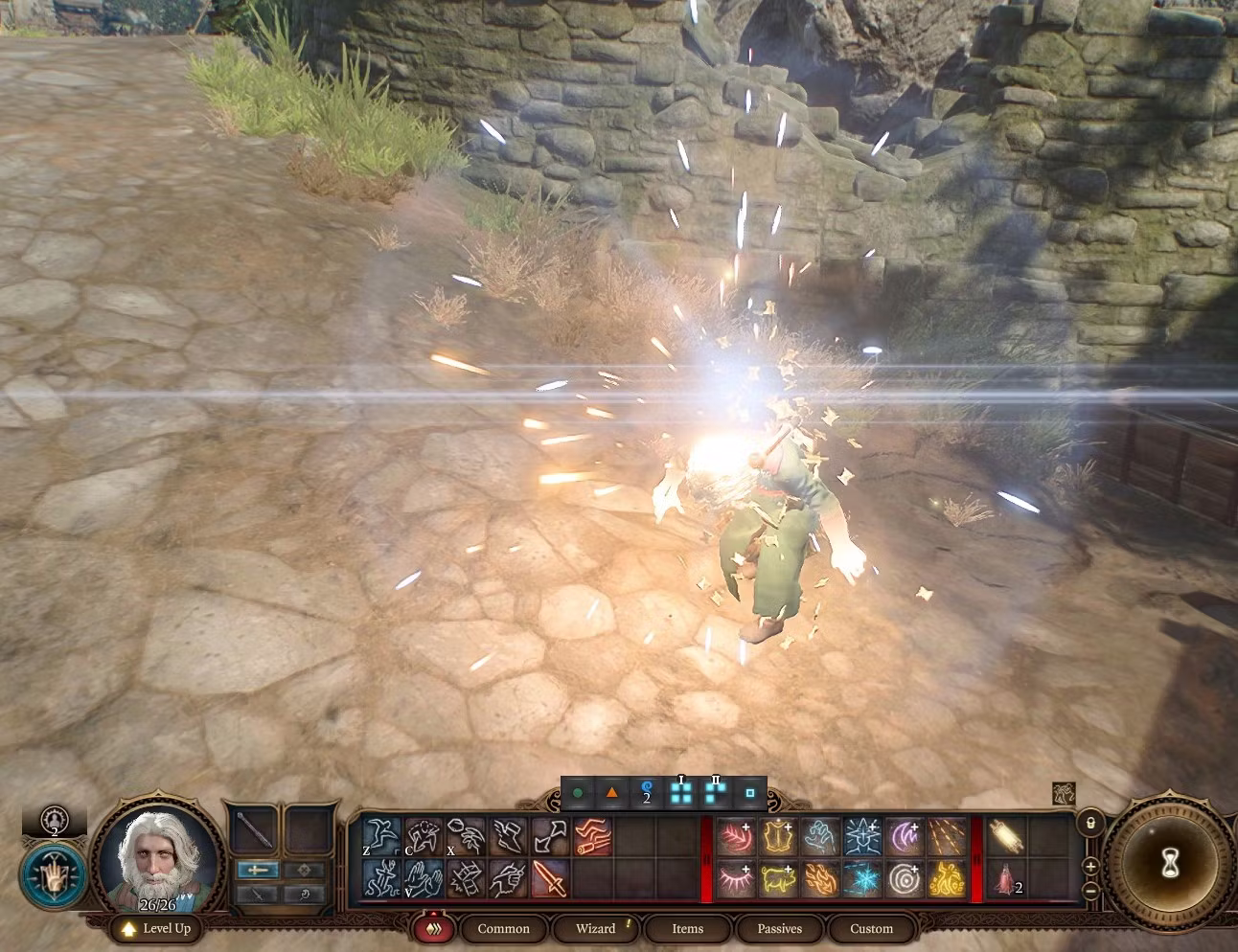The width and height of the screenshot is (1238, 952).
Task: Switch to the Common hotbar tab
Action: pos(503,928)
